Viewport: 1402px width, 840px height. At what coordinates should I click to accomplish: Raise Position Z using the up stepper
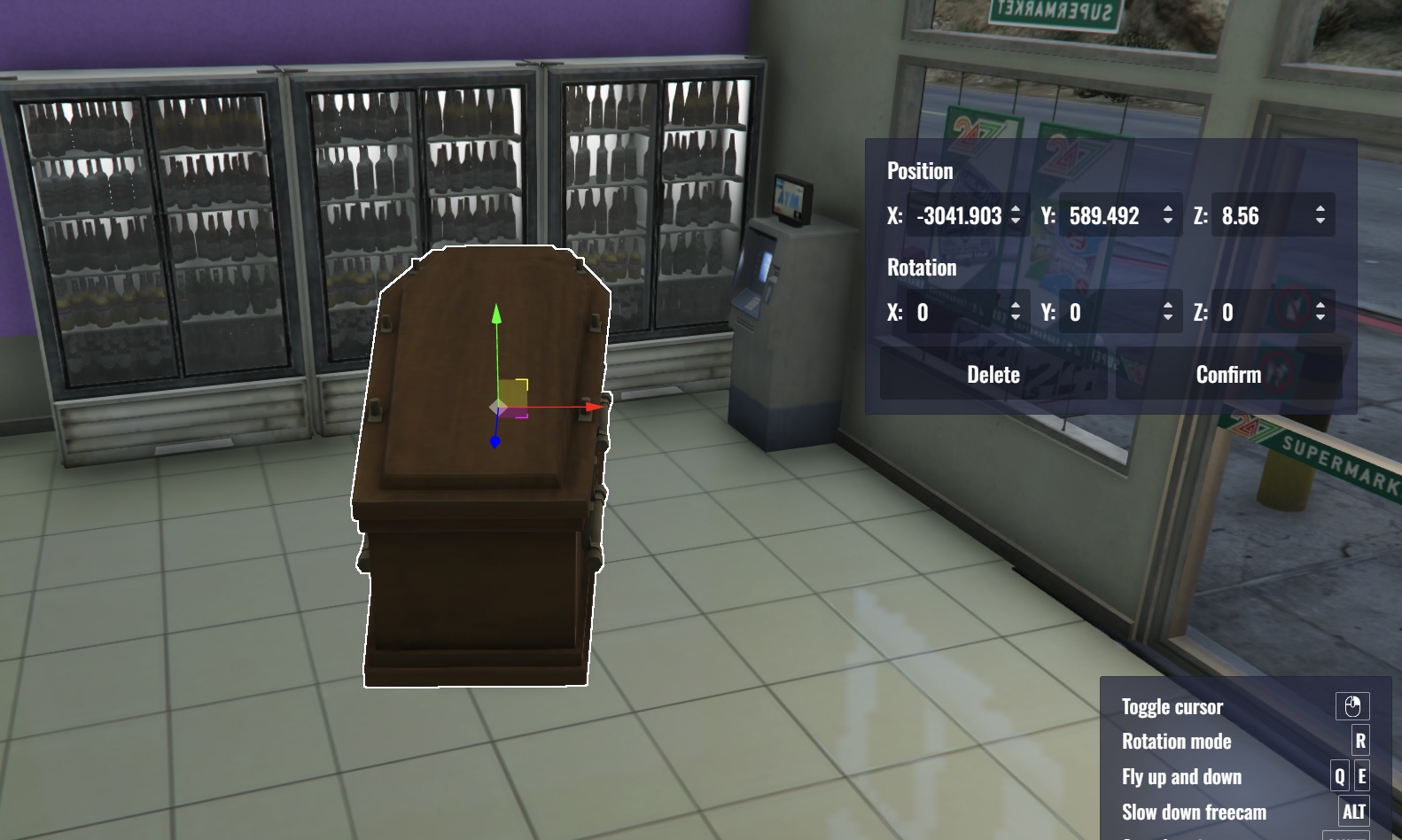(x=1320, y=210)
